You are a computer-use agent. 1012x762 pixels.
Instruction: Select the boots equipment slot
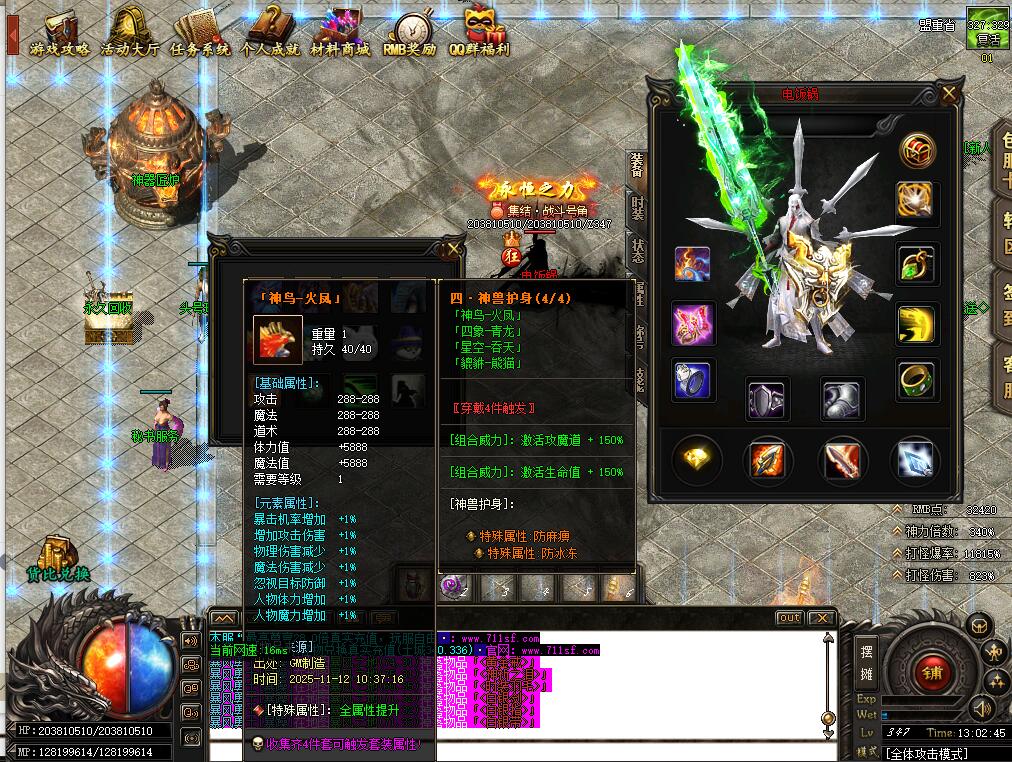[x=842, y=398]
